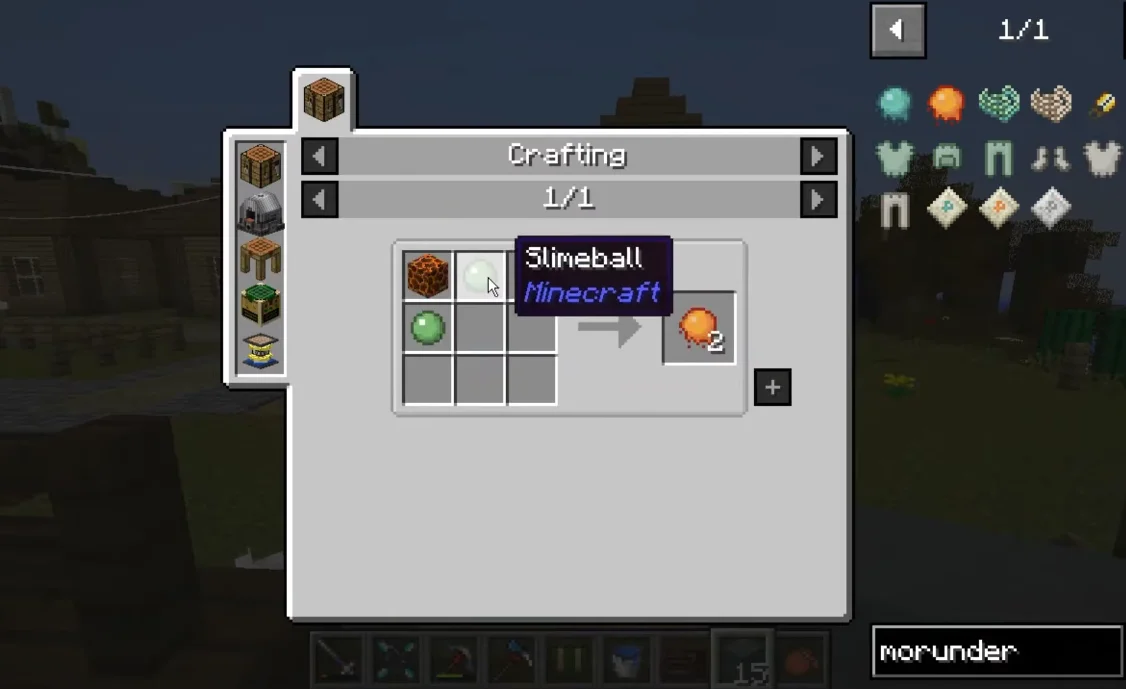Go to the next recipe category beside Crafting
The height and width of the screenshot is (689, 1126).
[x=818, y=156]
